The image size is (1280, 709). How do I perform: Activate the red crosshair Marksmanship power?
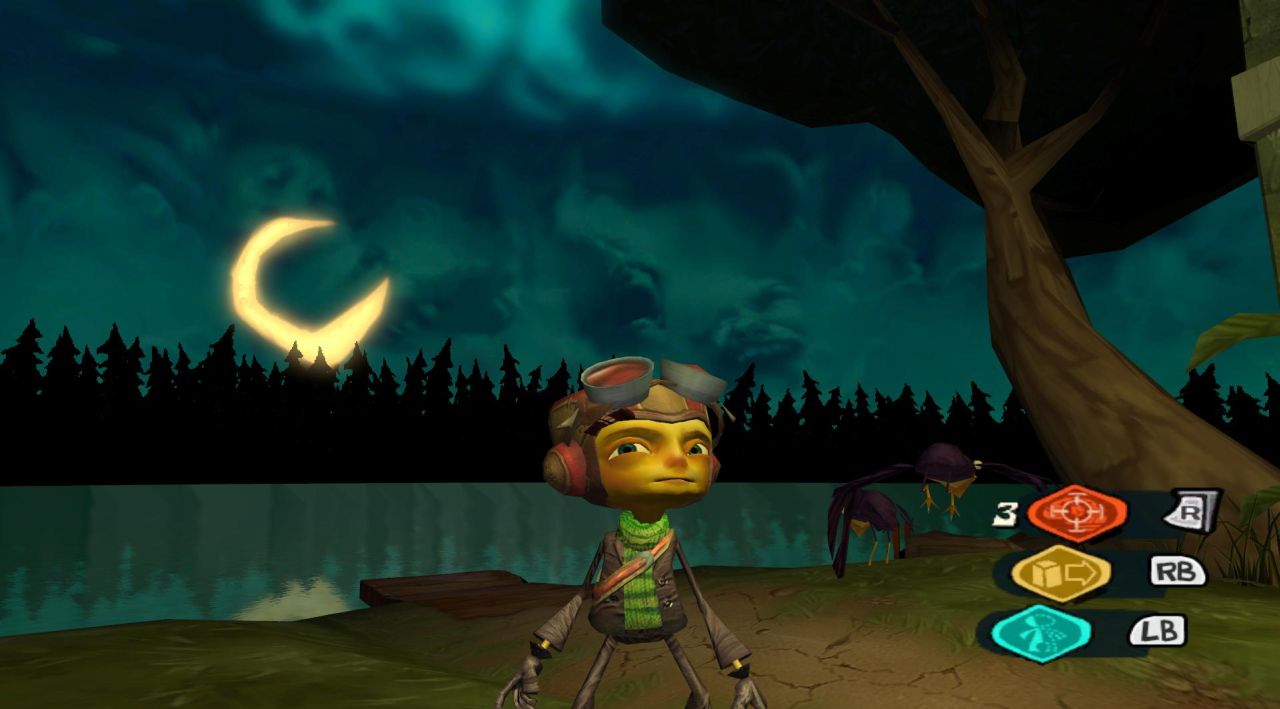tap(1076, 514)
